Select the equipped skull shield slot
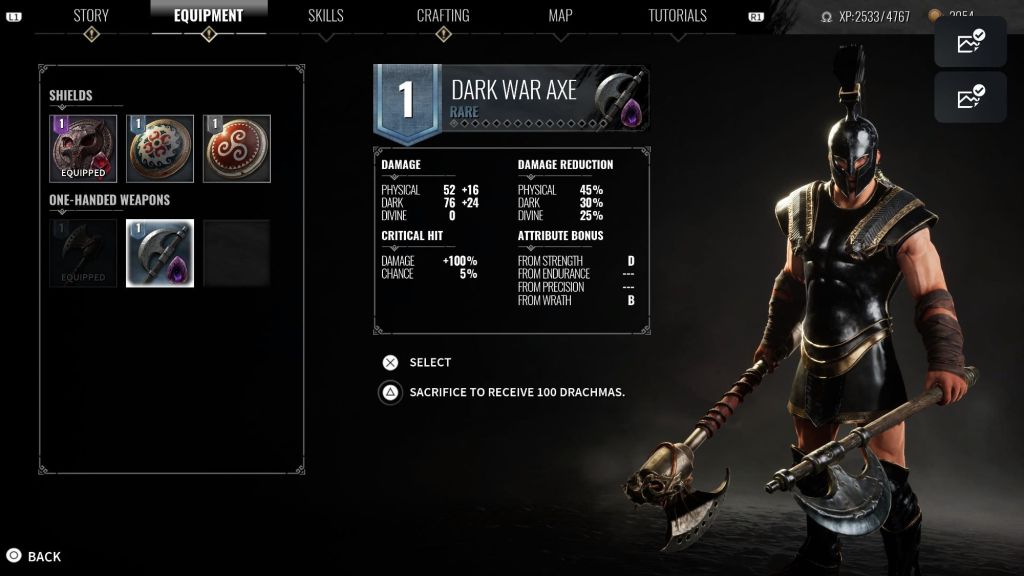1024x576 pixels. tap(83, 149)
